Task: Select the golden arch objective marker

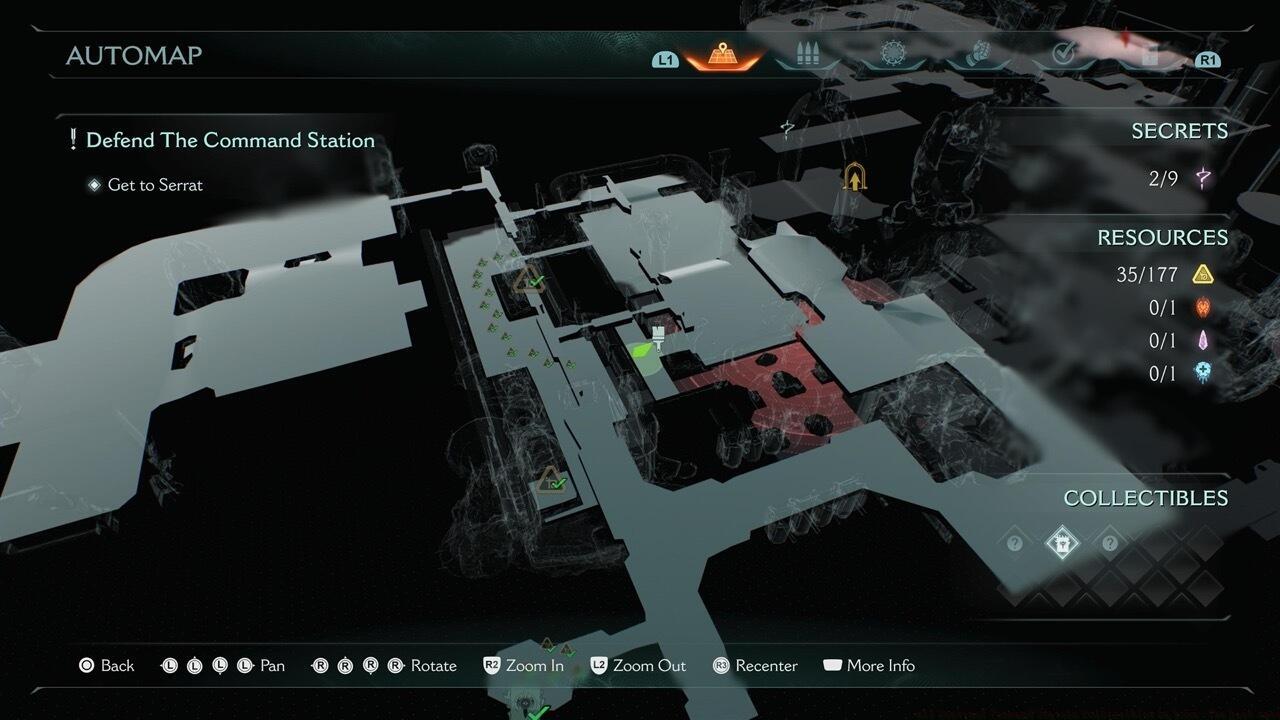Action: tap(854, 177)
